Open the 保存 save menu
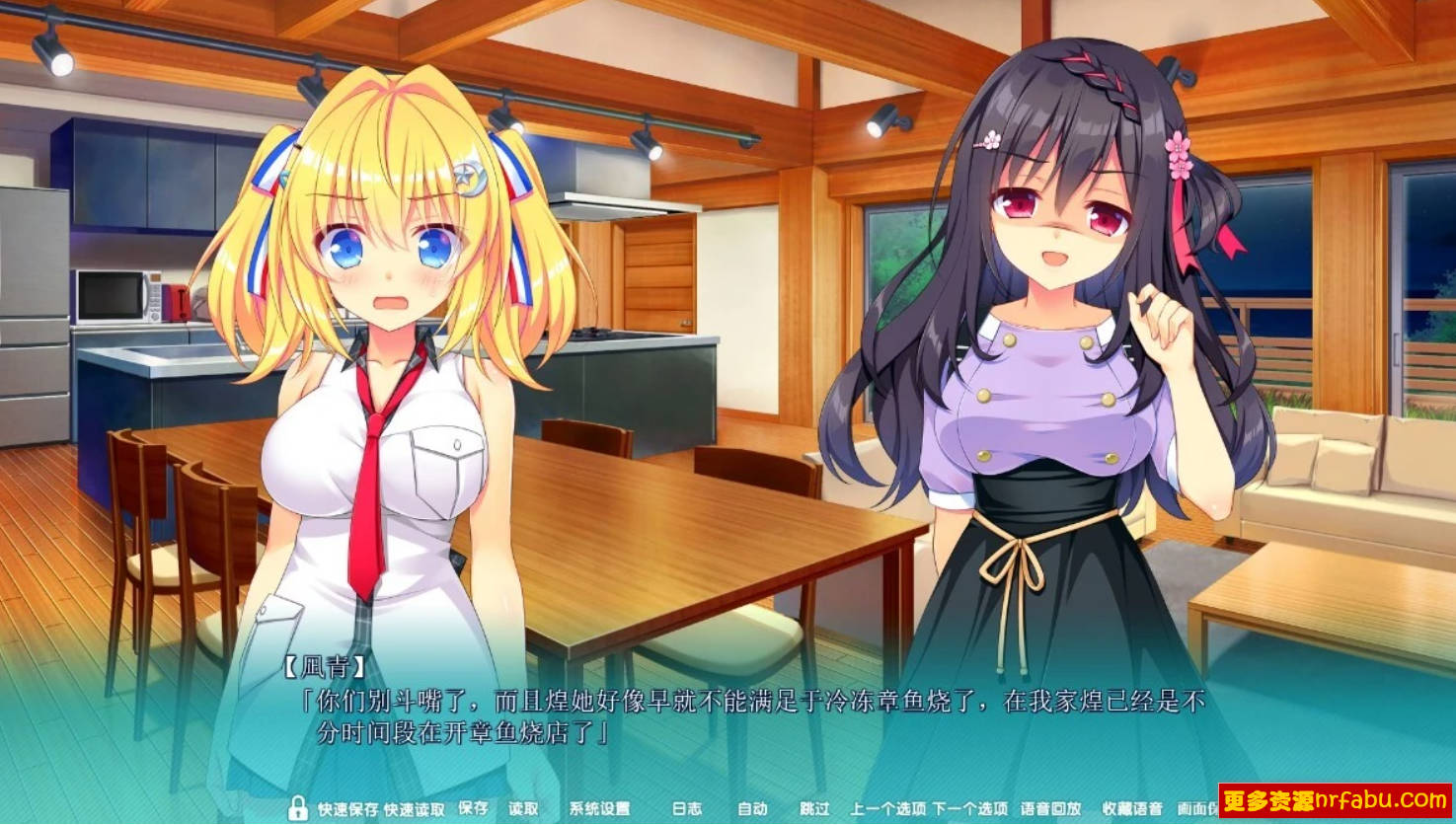Viewport: 1456px width, 825px height. (x=472, y=807)
